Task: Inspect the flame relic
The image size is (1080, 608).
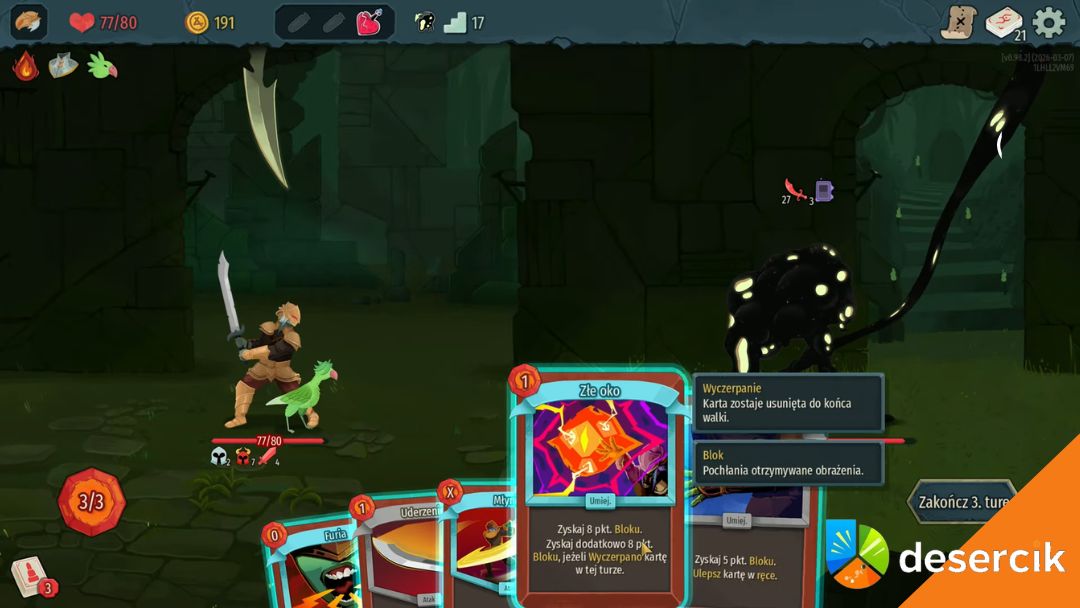Action: [x=26, y=66]
